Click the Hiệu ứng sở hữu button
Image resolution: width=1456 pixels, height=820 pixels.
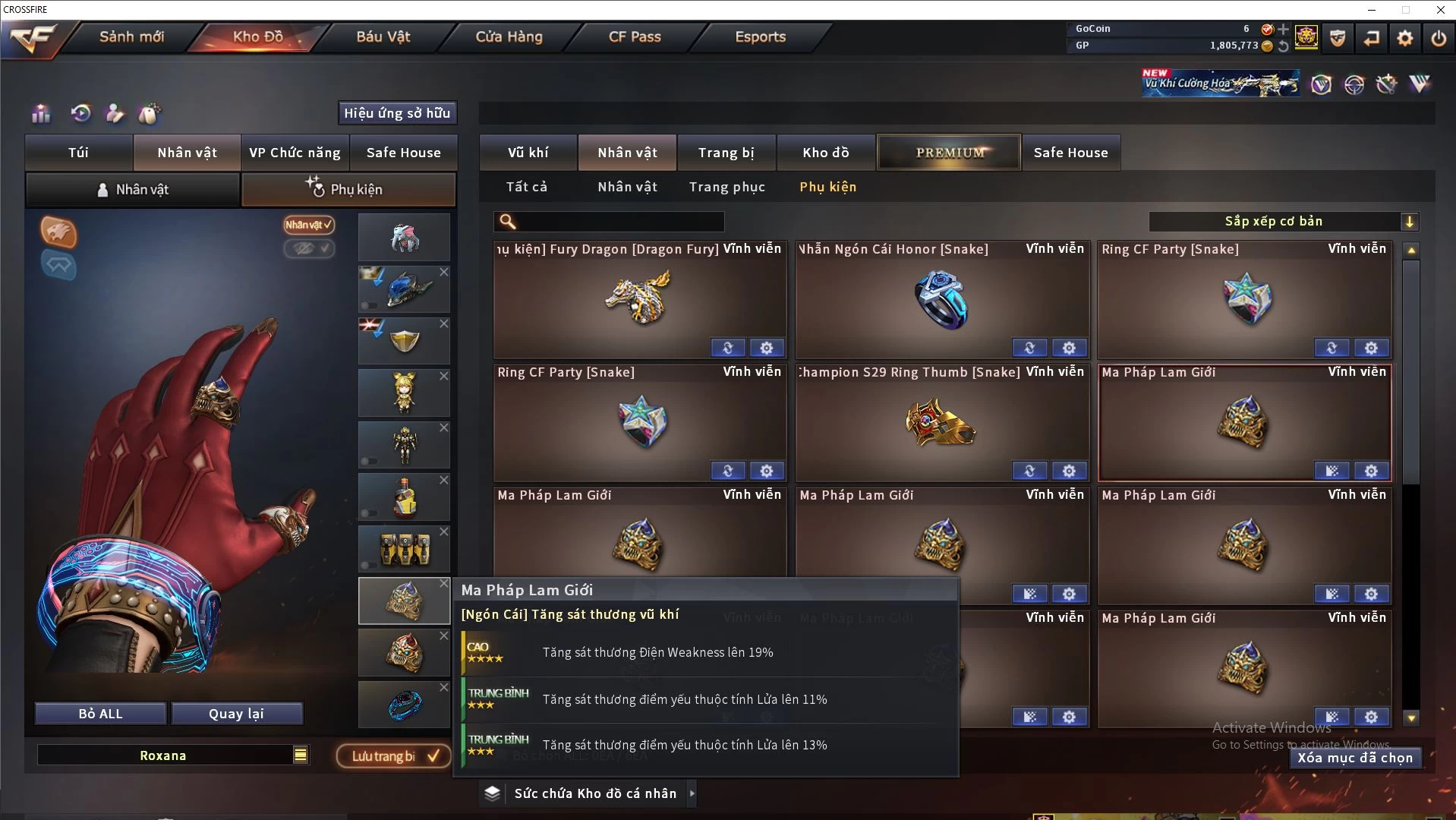click(x=397, y=113)
